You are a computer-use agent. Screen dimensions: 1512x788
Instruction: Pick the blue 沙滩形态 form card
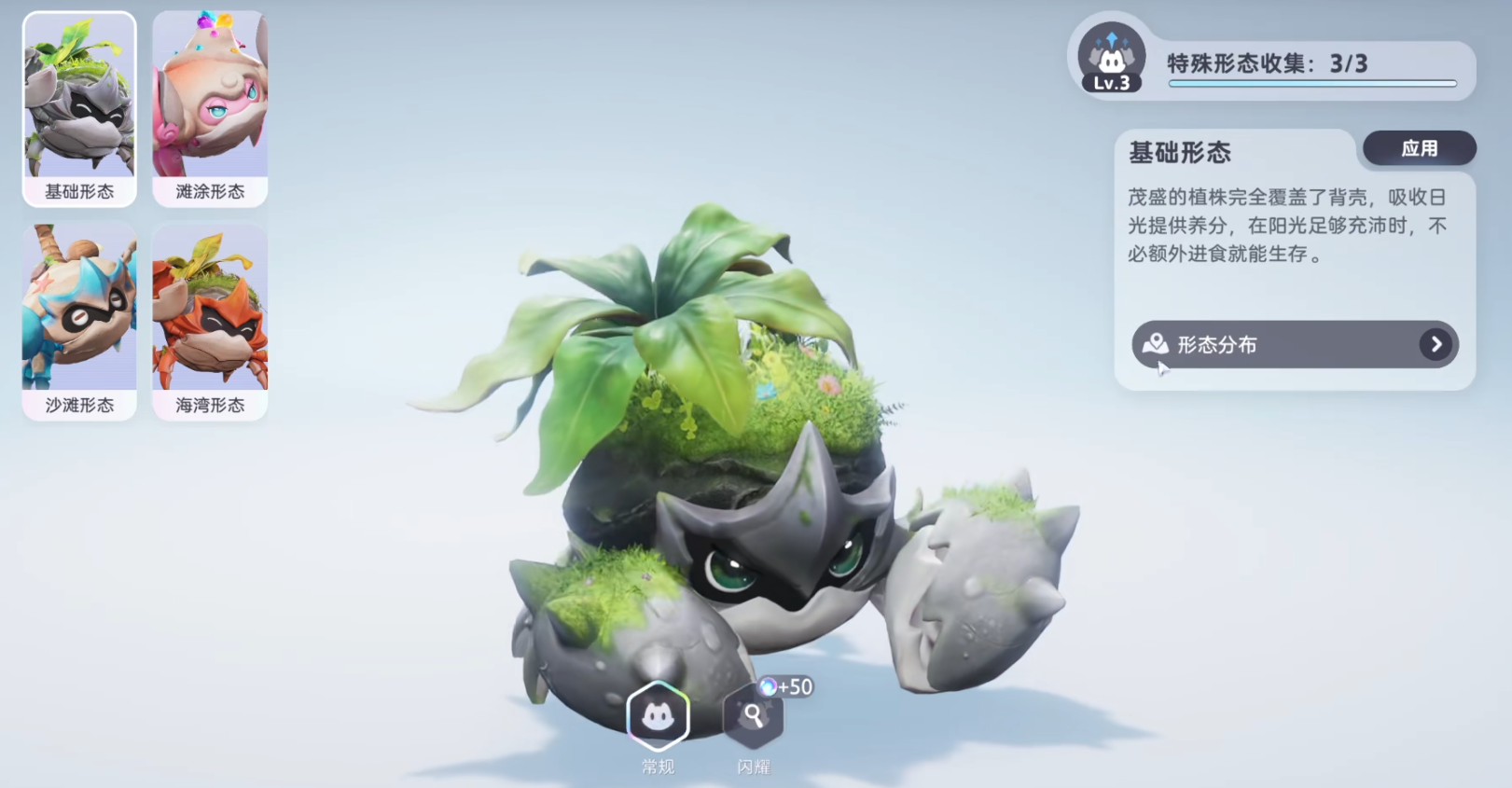pyautogui.click(x=79, y=322)
